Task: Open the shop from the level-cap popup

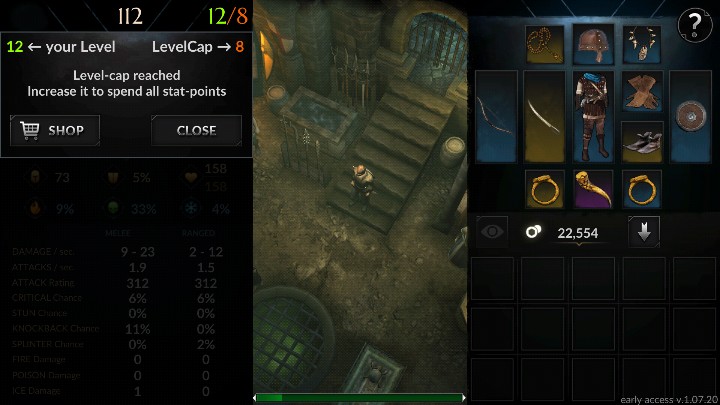Action: tap(55, 130)
